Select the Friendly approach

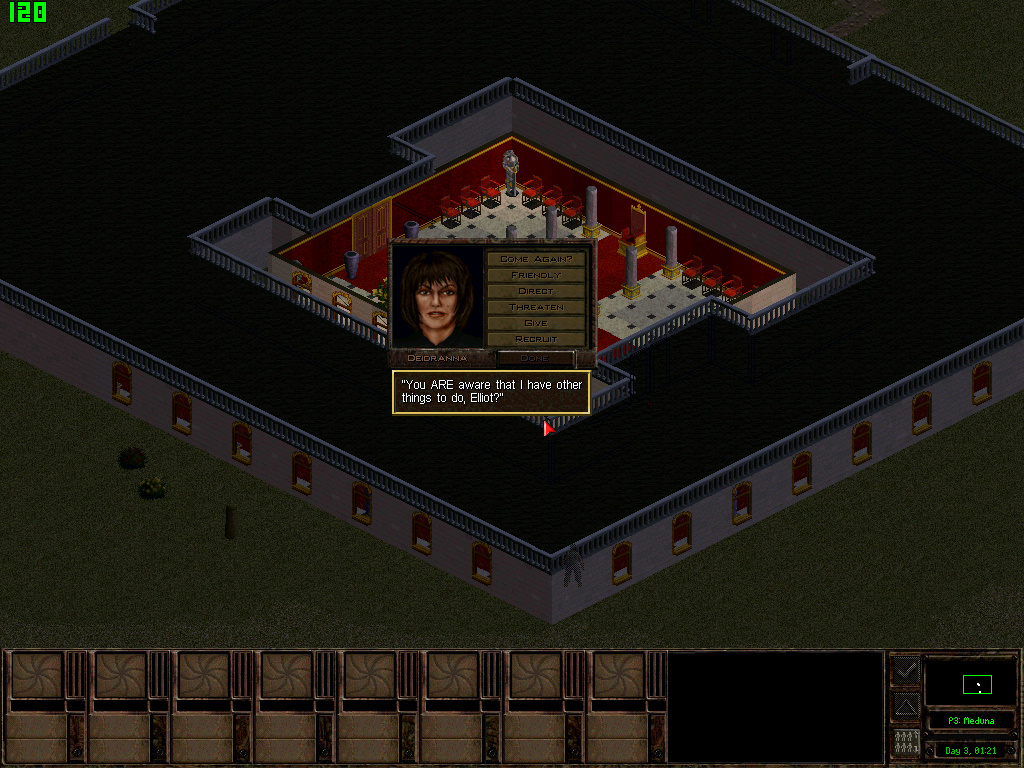pos(535,275)
